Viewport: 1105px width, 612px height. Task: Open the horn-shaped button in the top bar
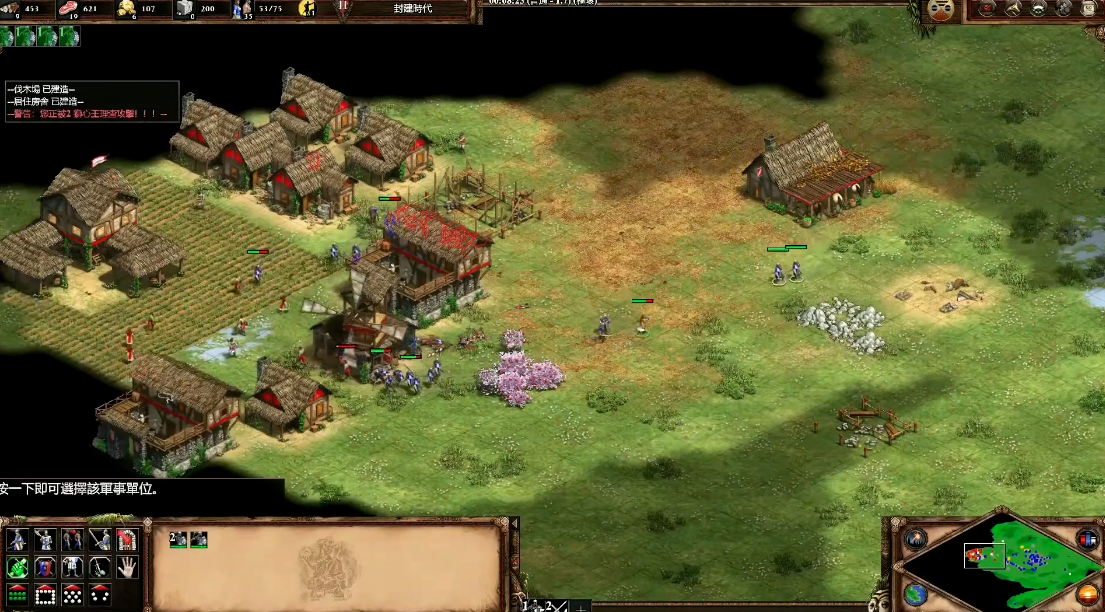(1012, 9)
